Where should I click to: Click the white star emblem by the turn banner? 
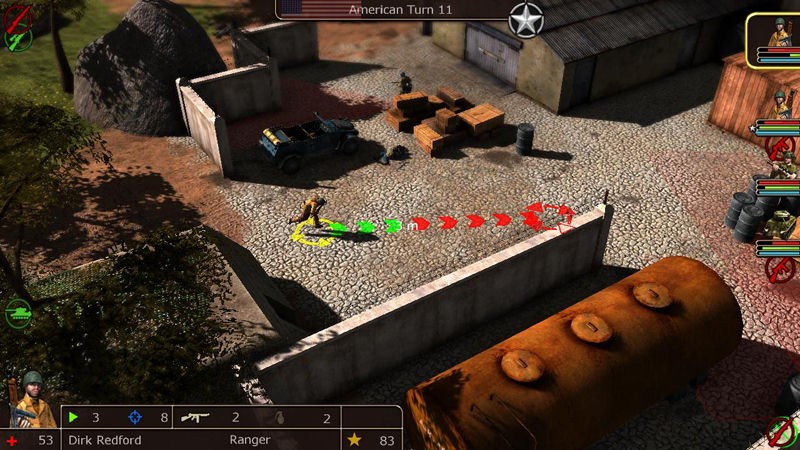(x=526, y=19)
